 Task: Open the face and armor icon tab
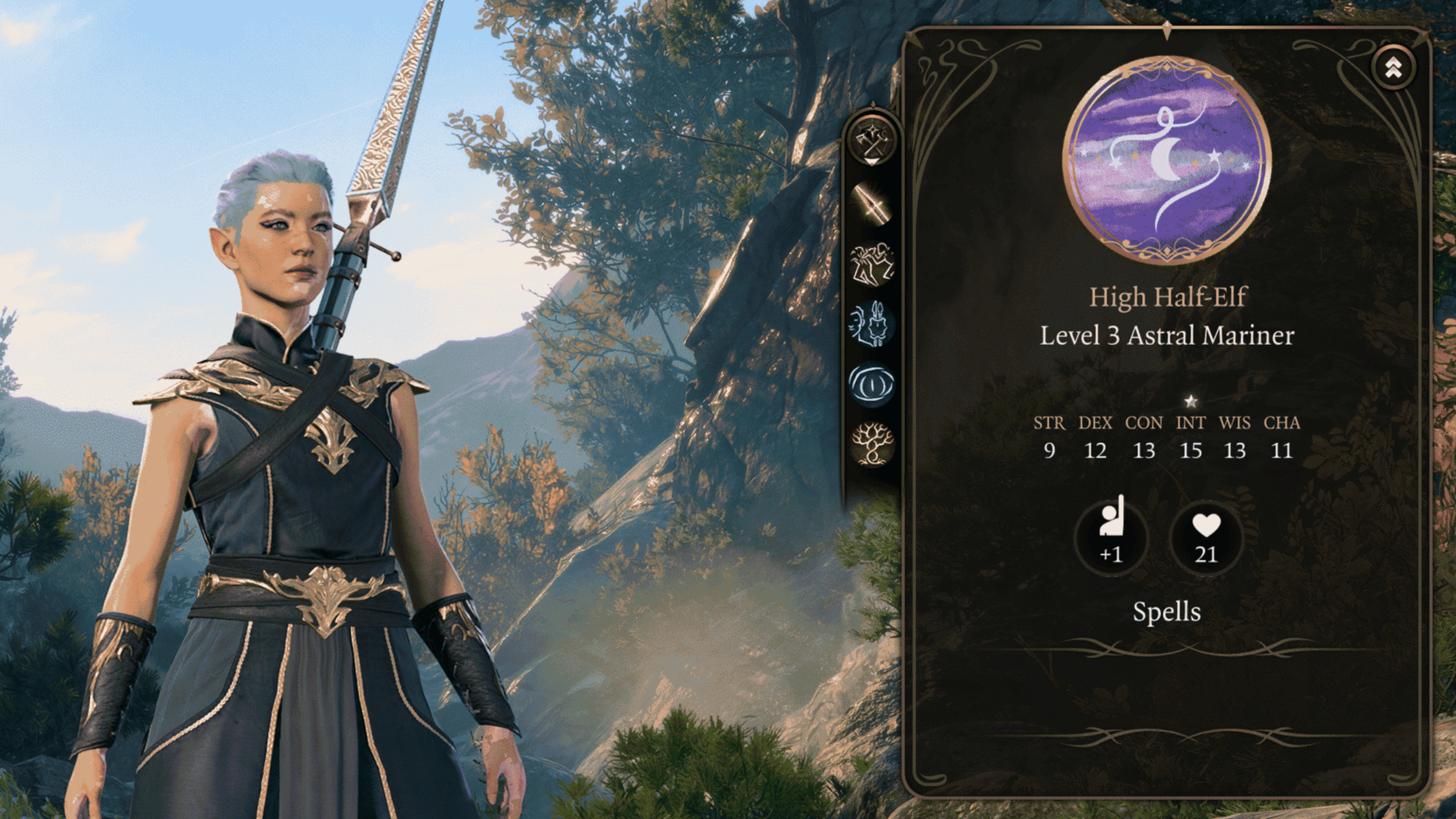[872, 324]
